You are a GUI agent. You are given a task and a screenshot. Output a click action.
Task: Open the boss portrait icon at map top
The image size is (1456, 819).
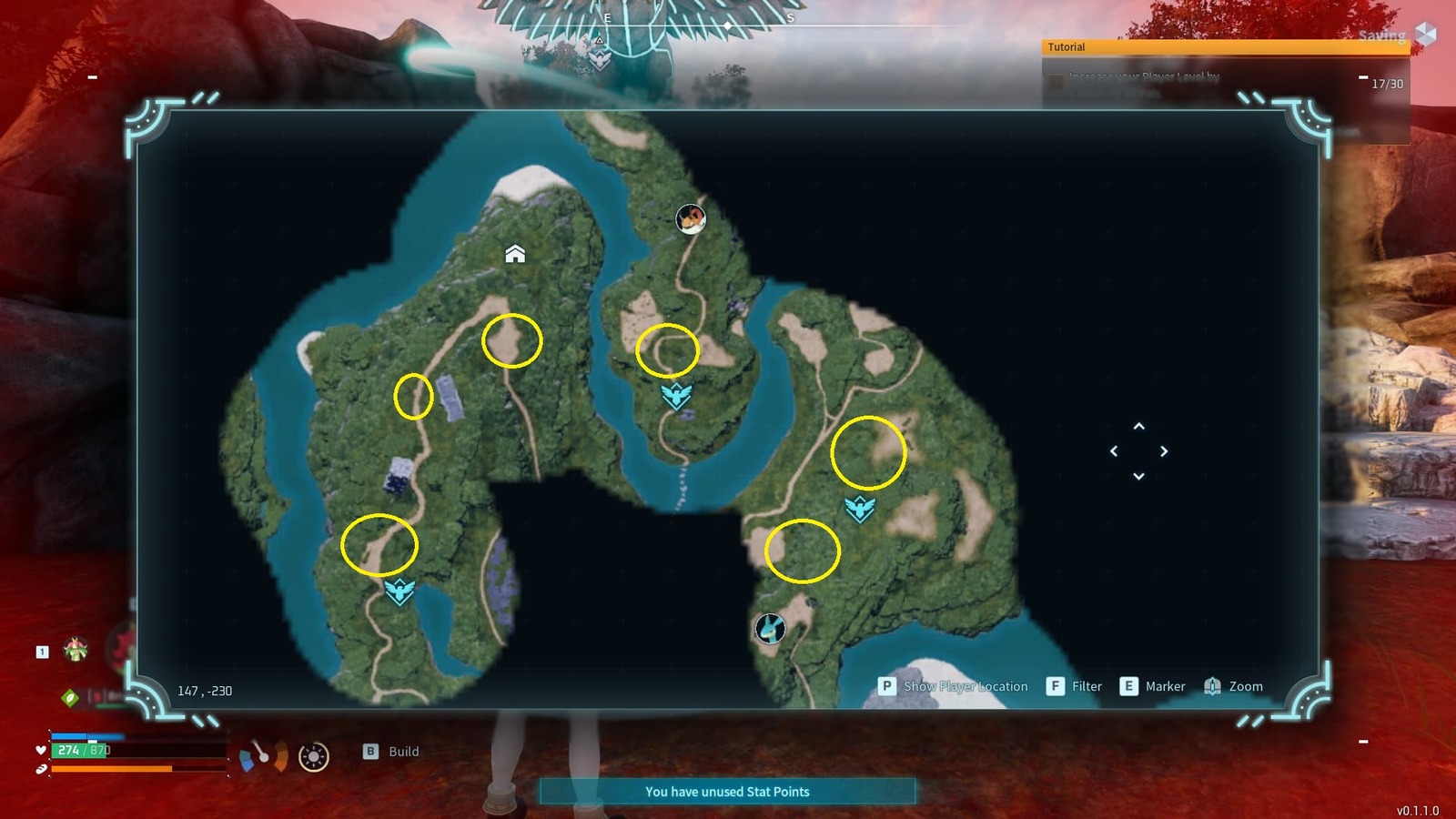click(x=689, y=217)
